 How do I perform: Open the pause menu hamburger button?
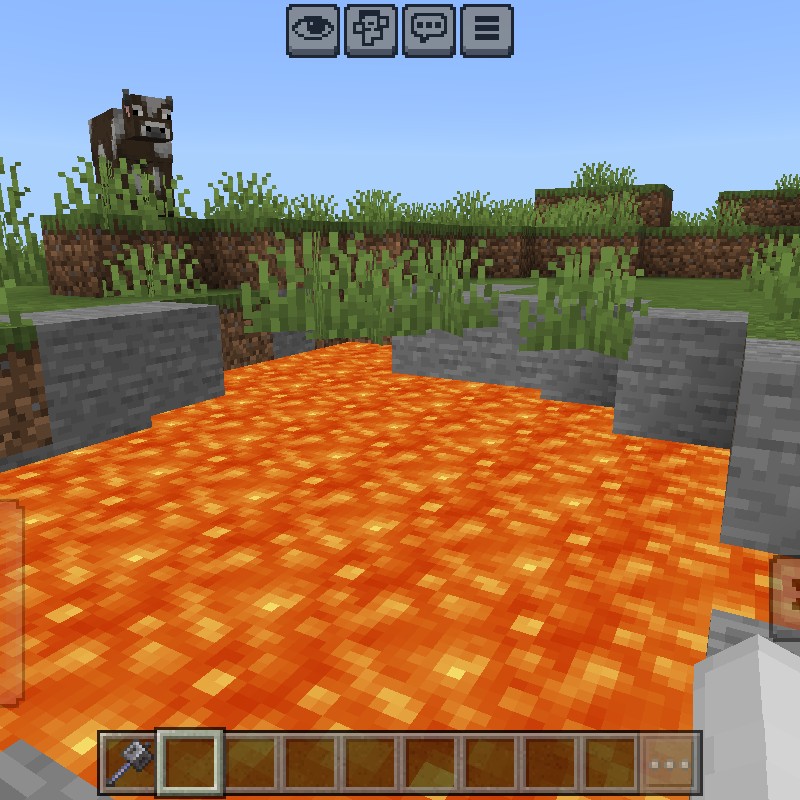click(487, 28)
